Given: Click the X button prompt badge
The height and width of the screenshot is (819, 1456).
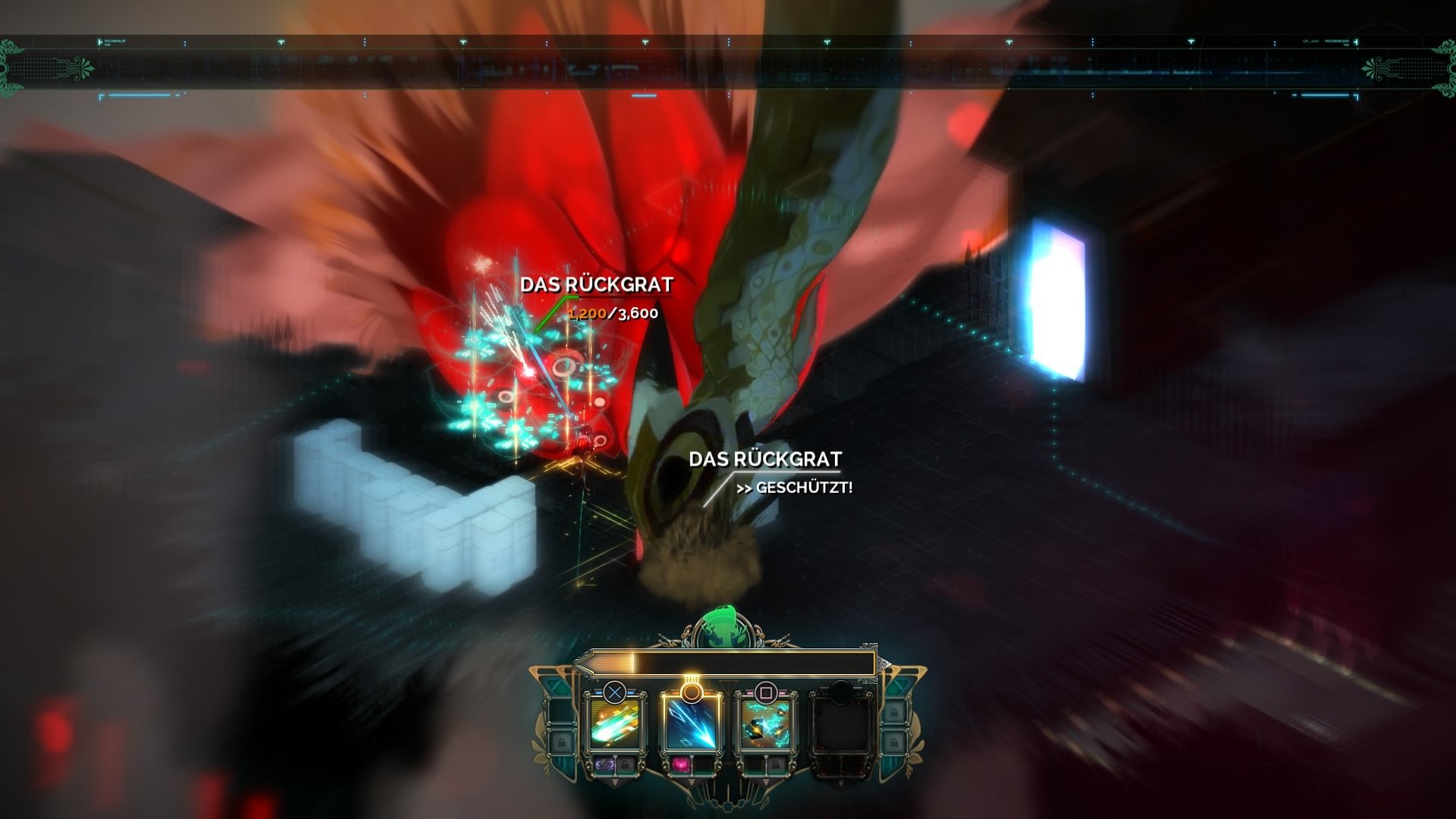Looking at the screenshot, I should 615,692.
